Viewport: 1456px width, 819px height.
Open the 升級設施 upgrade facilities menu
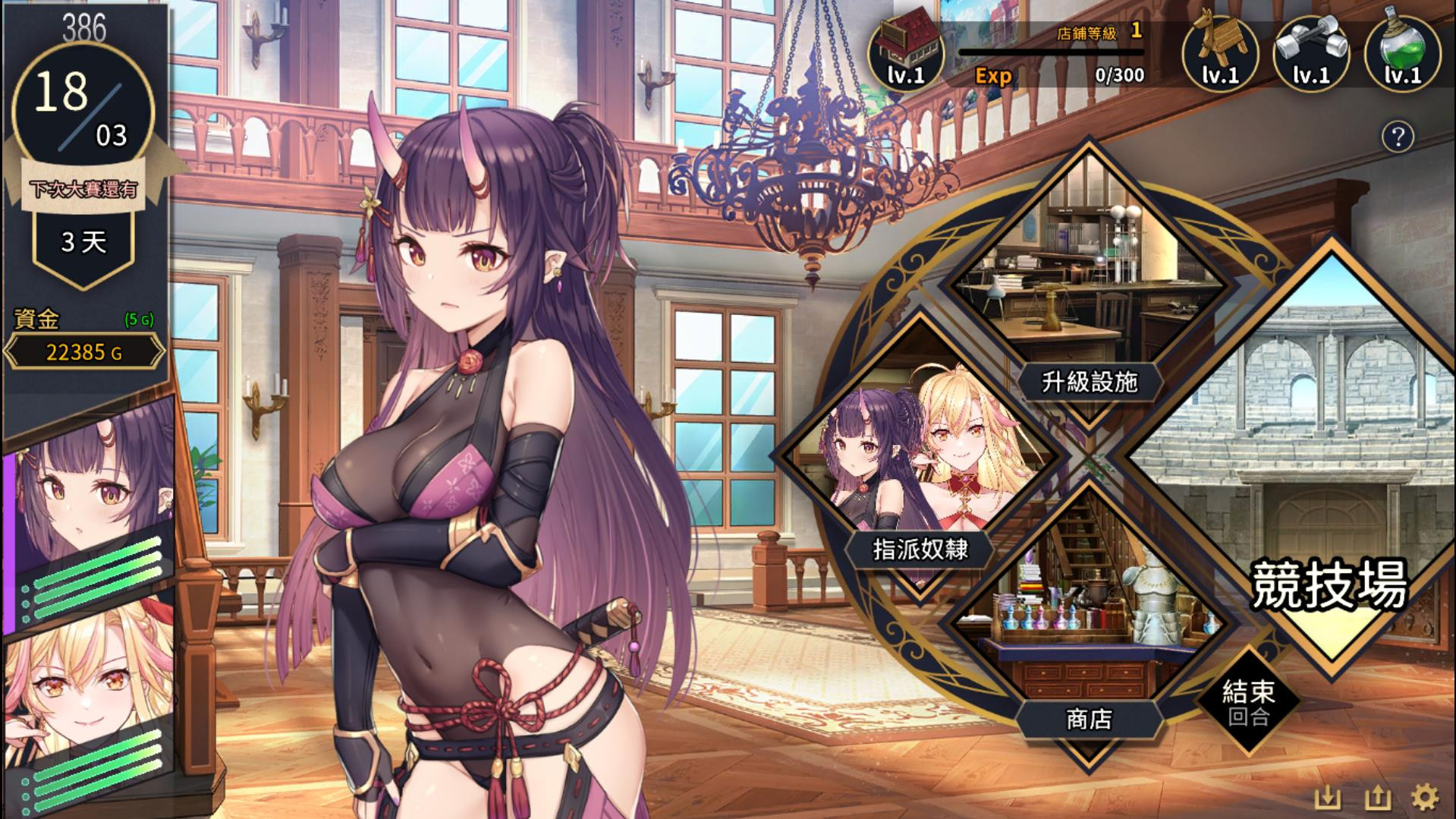[1088, 288]
